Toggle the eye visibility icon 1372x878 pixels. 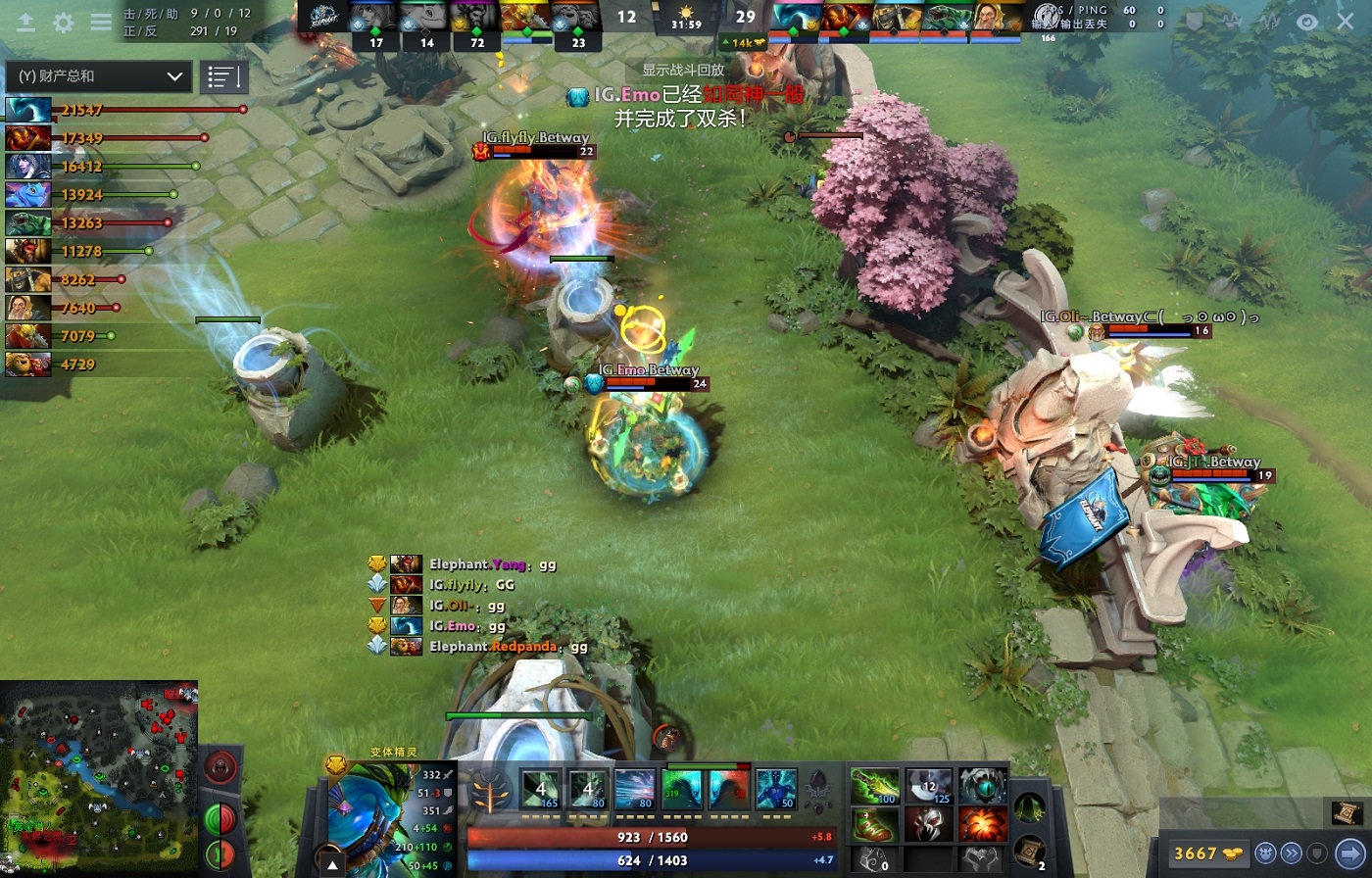click(x=1307, y=22)
